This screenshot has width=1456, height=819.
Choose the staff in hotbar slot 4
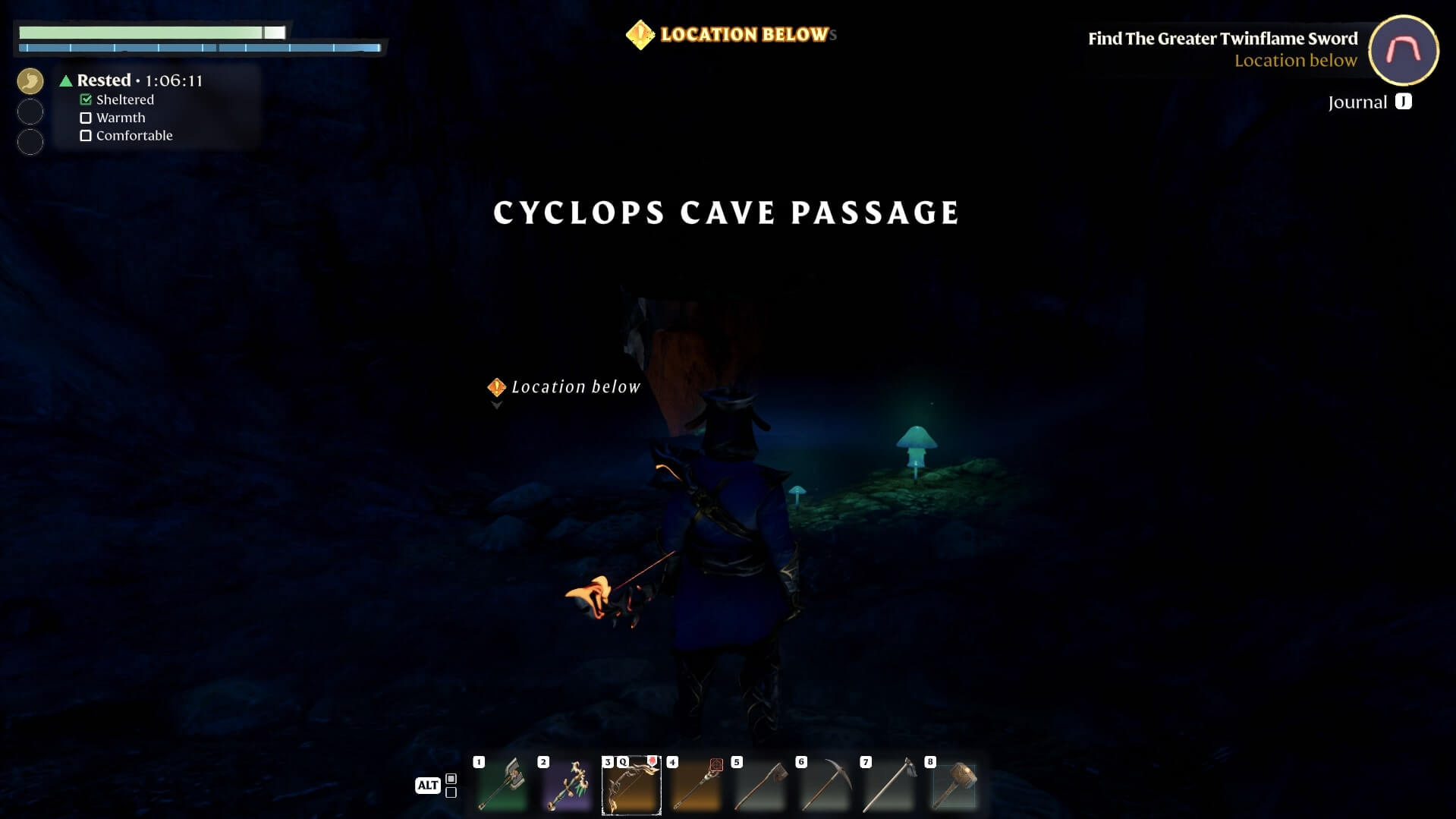[696, 785]
